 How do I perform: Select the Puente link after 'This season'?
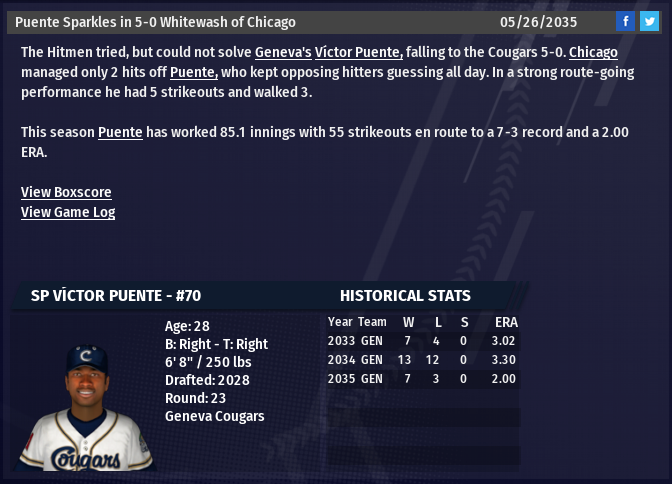[120, 132]
